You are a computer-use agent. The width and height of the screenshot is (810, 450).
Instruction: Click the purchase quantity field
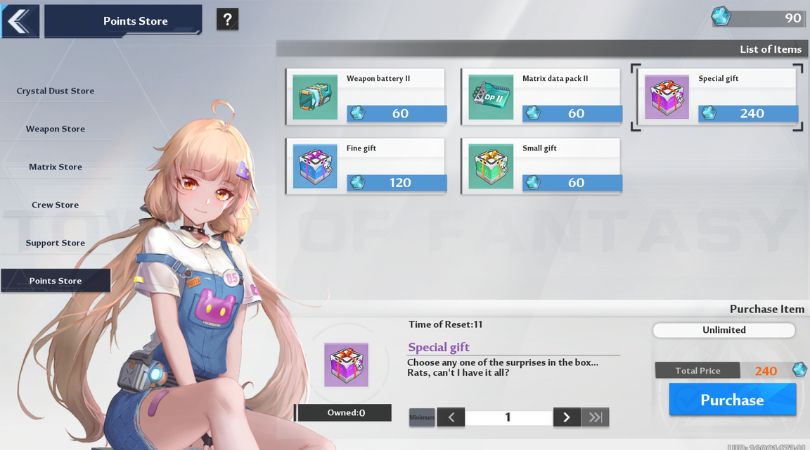click(508, 417)
